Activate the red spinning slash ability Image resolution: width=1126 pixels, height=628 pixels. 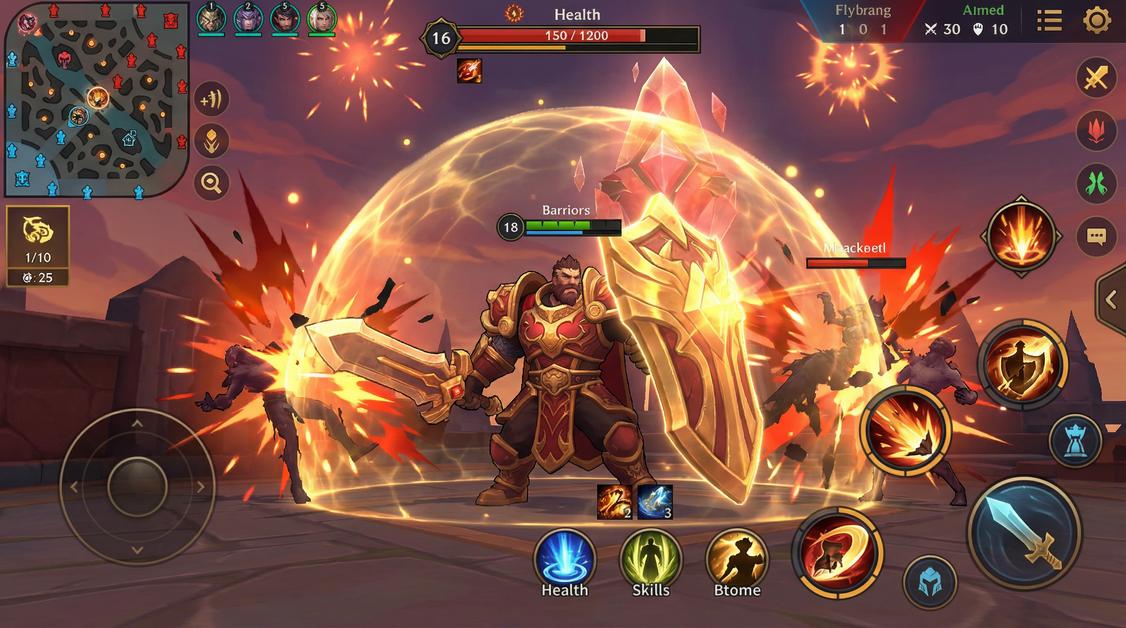837,552
